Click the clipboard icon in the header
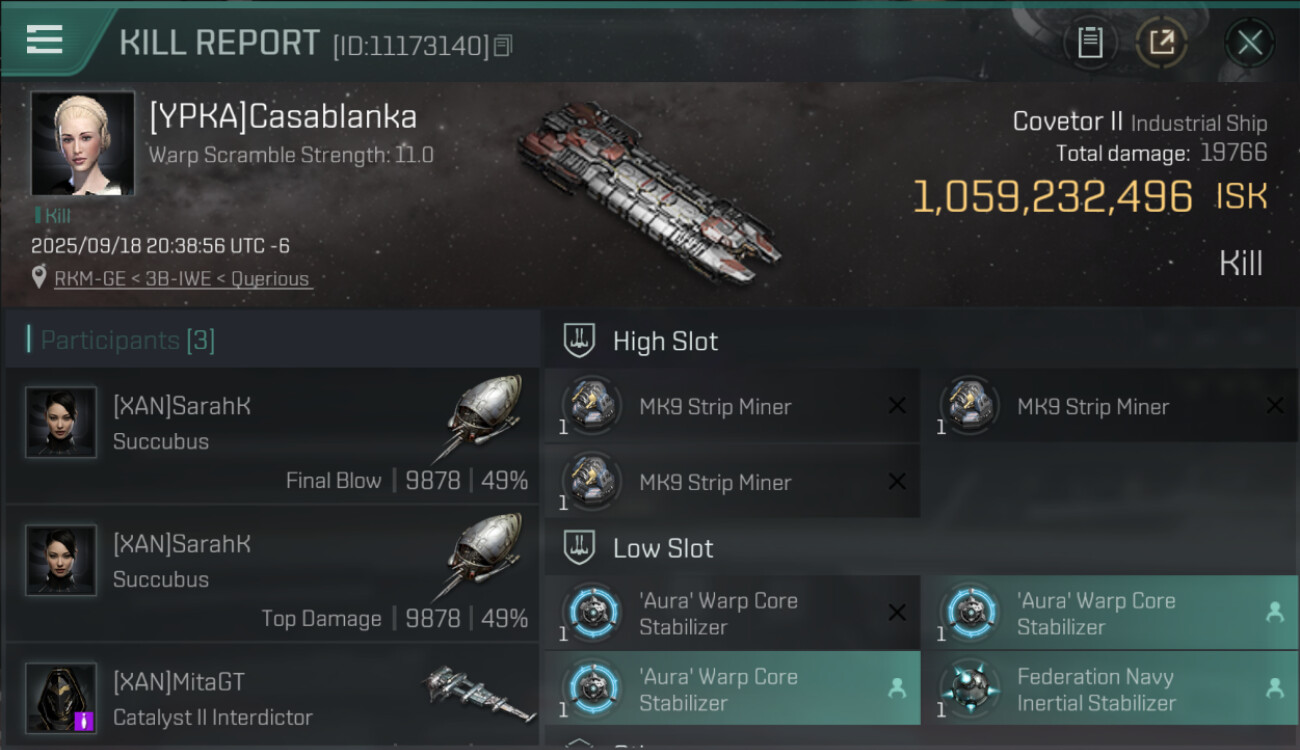This screenshot has height=750, width=1300. tap(1090, 43)
